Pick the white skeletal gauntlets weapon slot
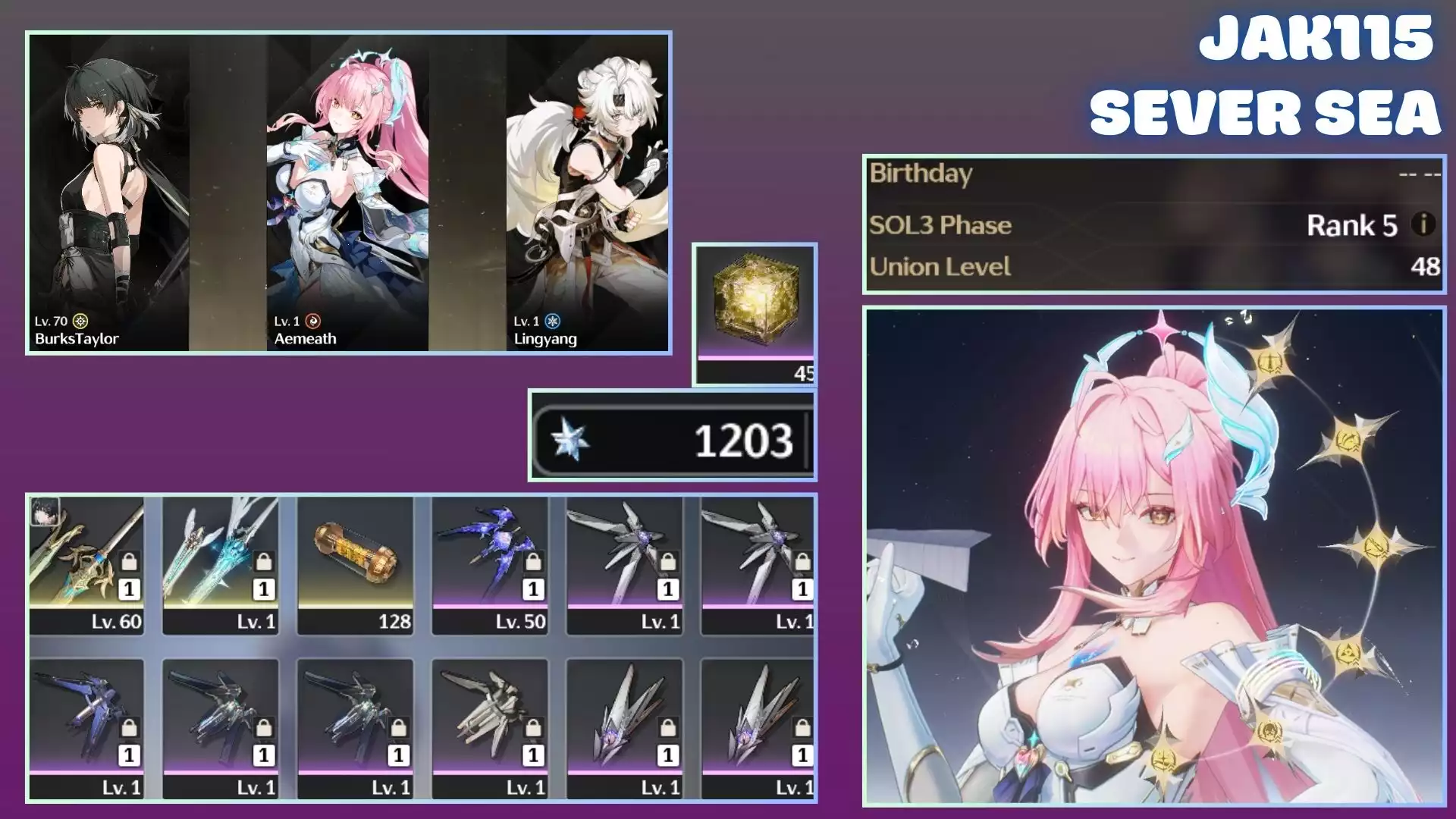The image size is (1456, 819). (x=490, y=728)
